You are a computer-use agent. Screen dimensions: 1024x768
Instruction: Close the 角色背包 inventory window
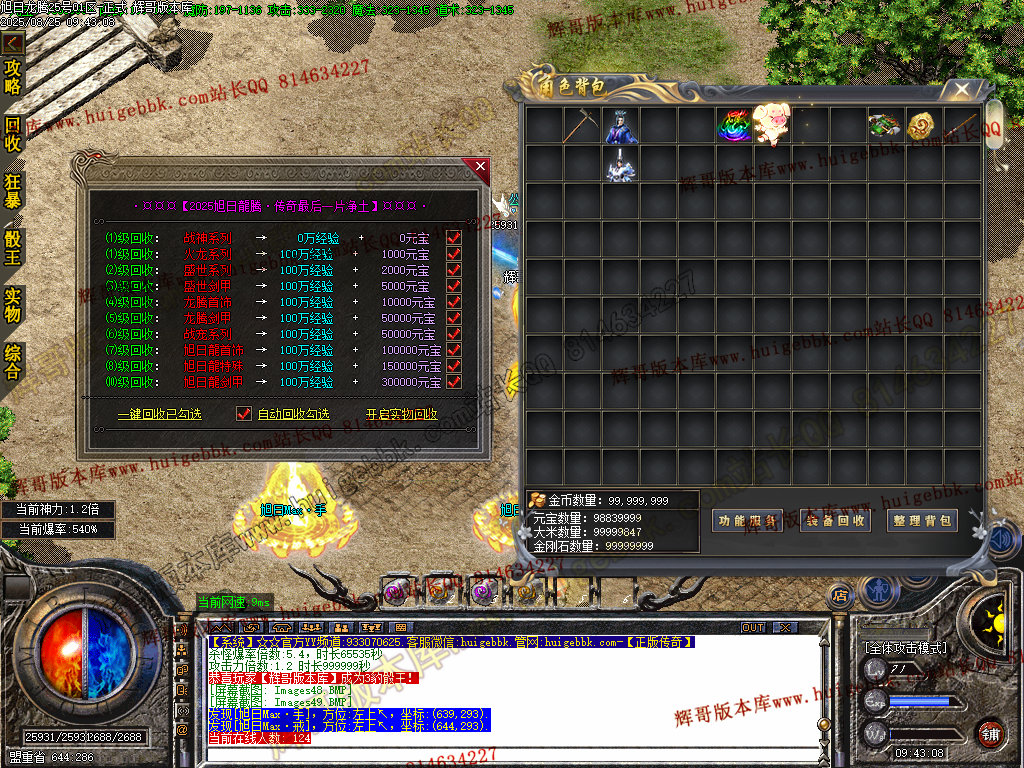[961, 90]
